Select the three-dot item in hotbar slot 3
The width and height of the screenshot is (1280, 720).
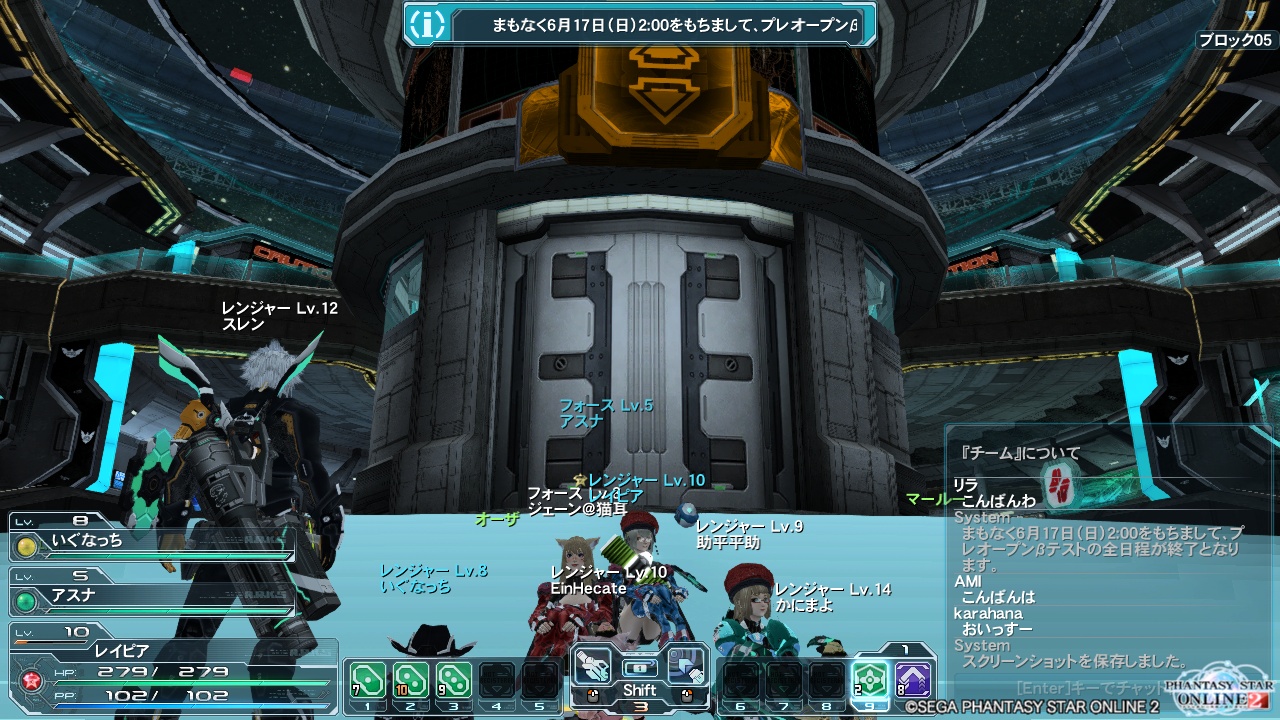coord(454,681)
